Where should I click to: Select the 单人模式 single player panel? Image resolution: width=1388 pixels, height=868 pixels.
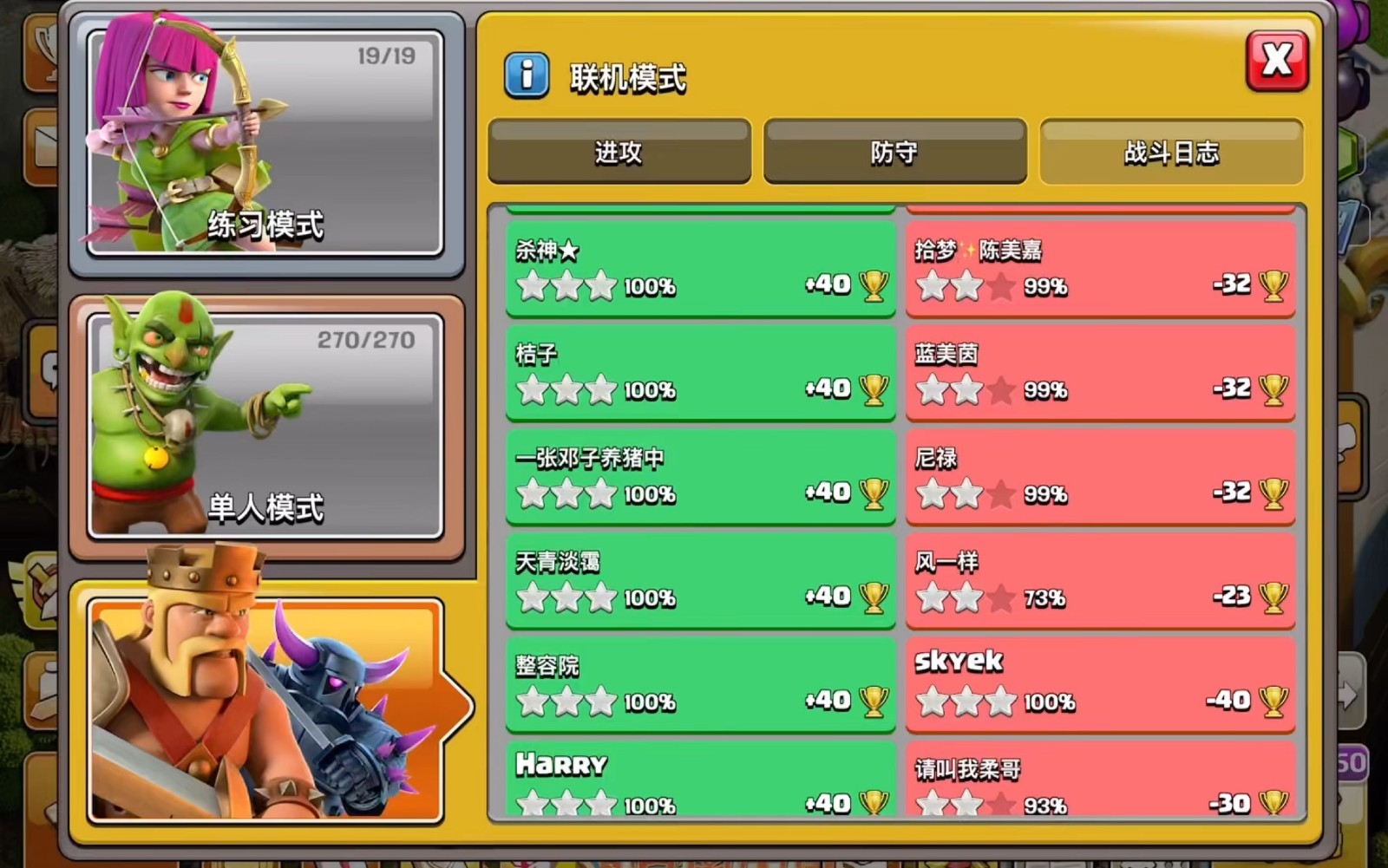265,425
